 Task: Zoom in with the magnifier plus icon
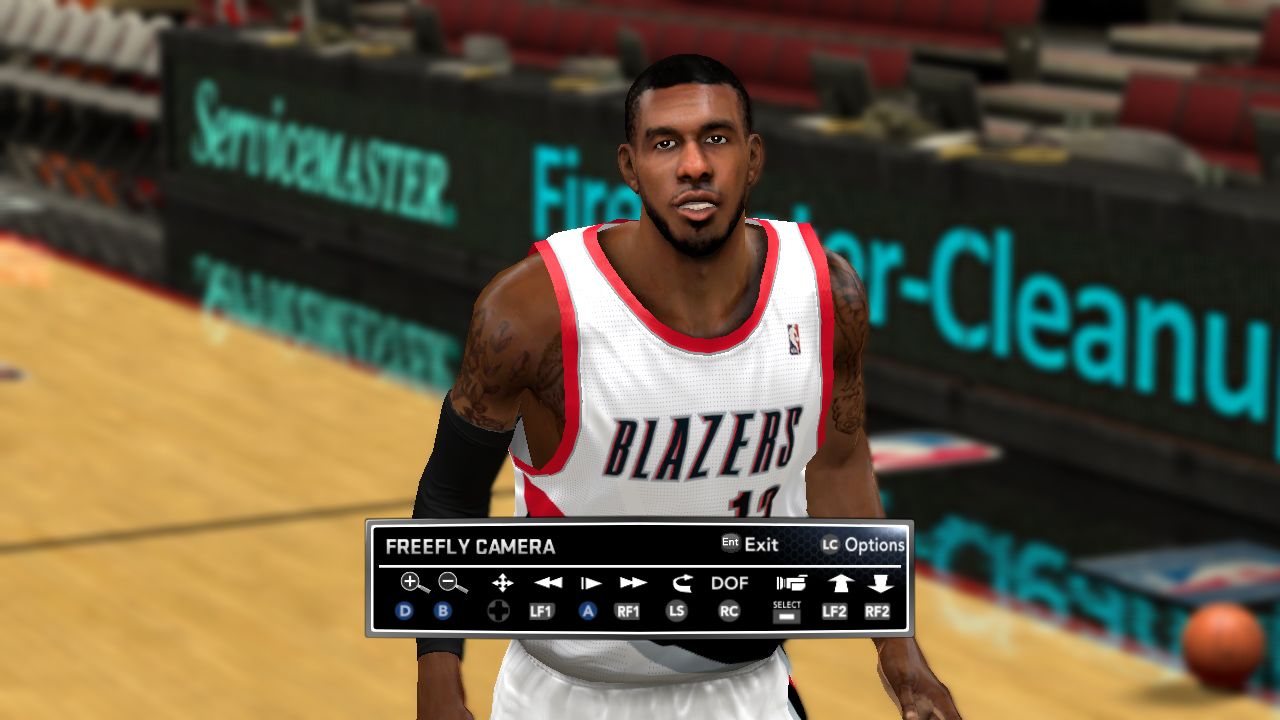[414, 583]
